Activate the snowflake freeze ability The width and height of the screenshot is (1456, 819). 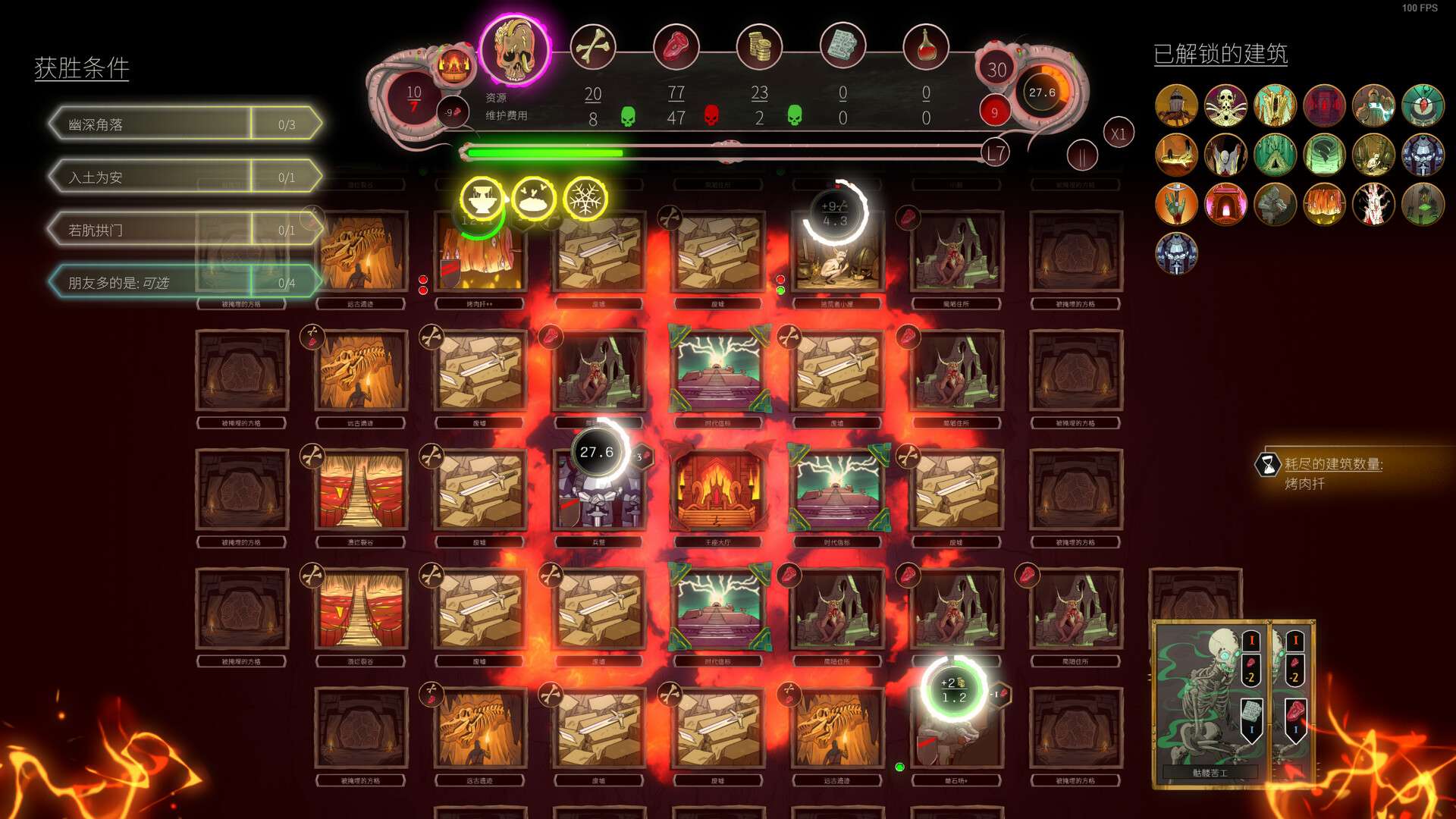(585, 199)
